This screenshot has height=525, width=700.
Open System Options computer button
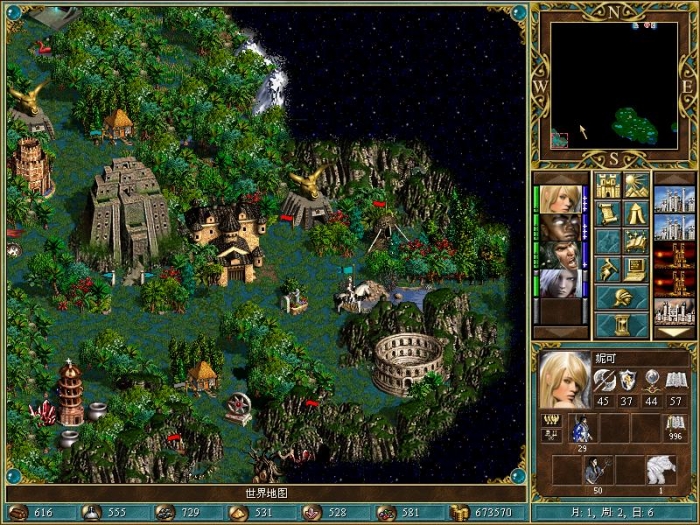[x=636, y=269]
